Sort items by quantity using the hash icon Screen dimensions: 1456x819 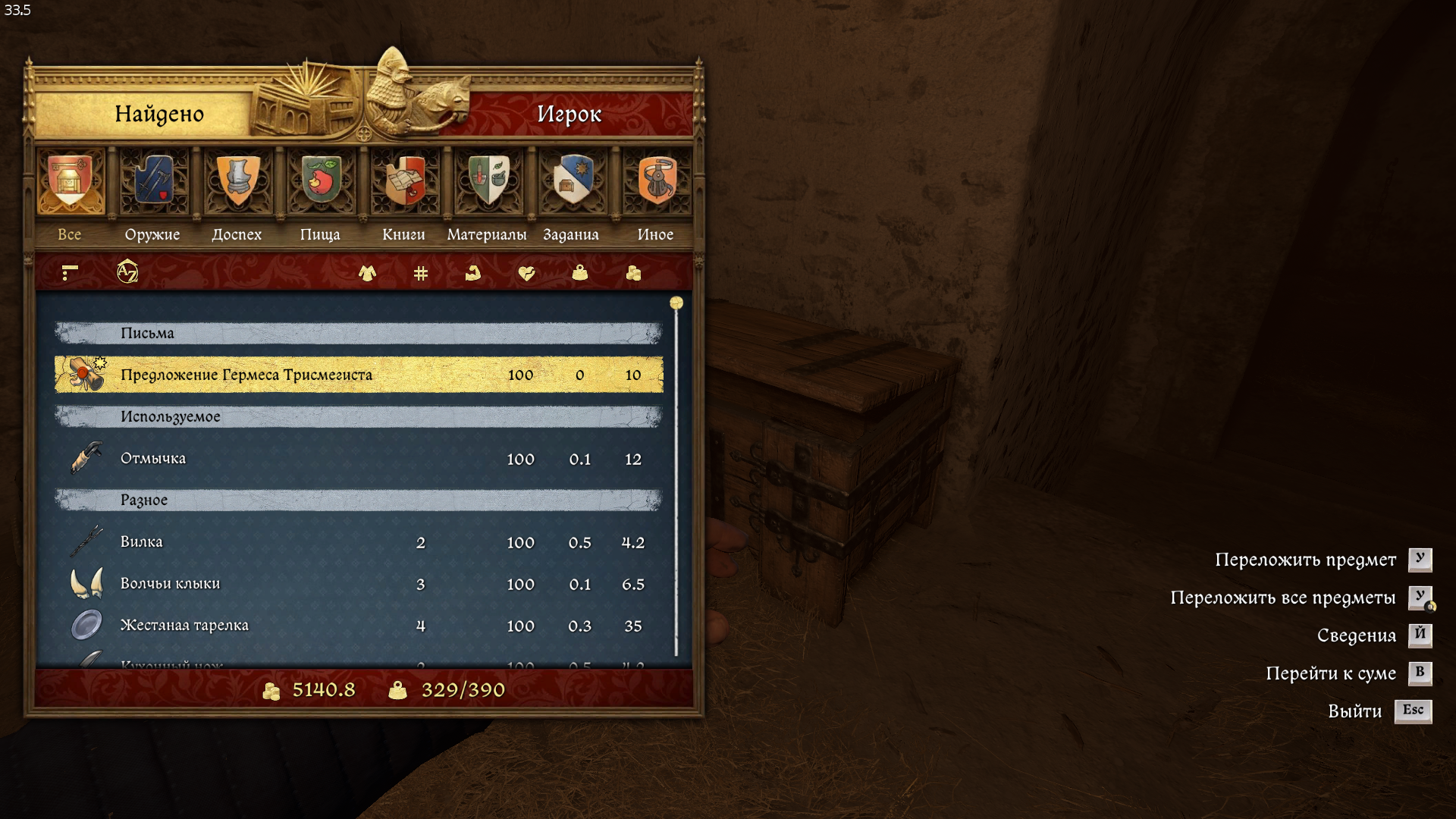pyautogui.click(x=421, y=273)
